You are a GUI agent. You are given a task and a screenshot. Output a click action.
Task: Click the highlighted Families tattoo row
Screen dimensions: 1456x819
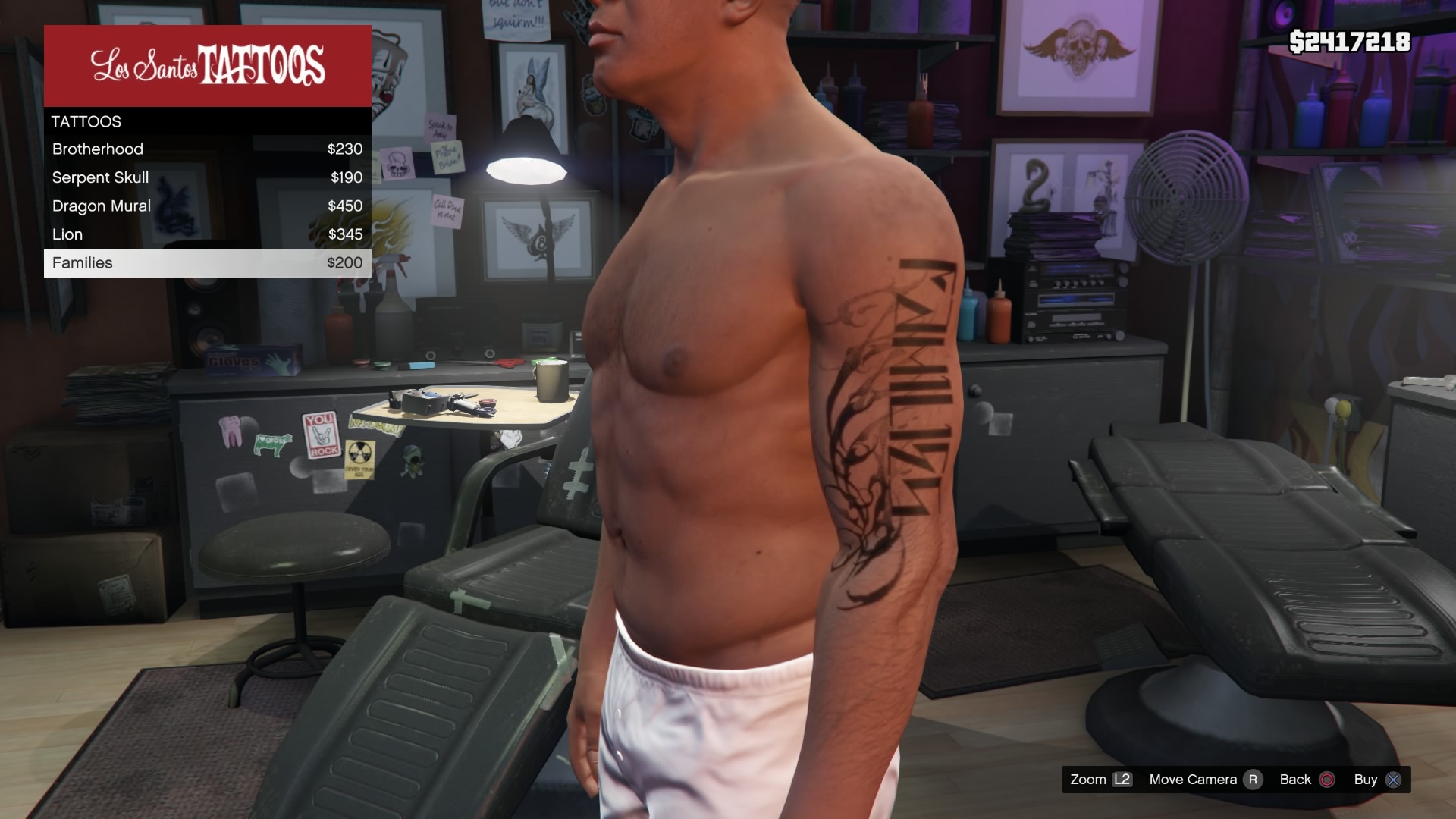click(207, 263)
